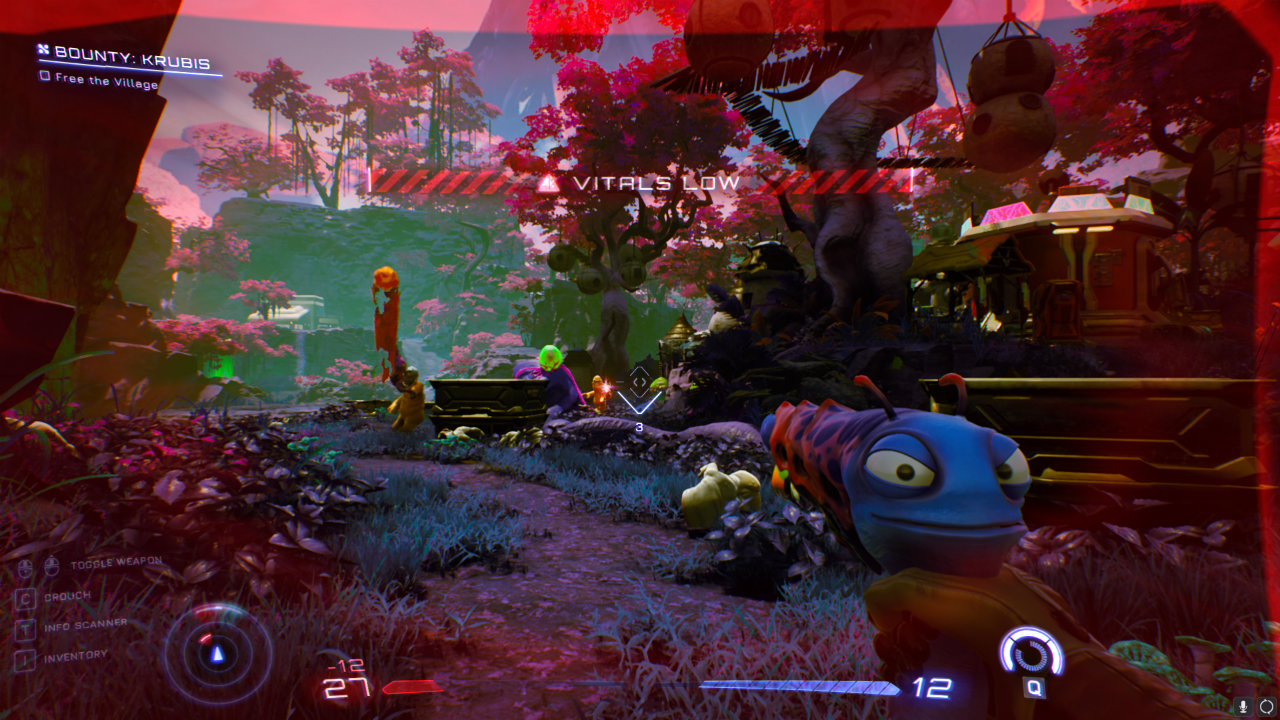Viewport: 1280px width, 720px height.
Task: Toggle the microphone overlay button
Action: [1243, 706]
